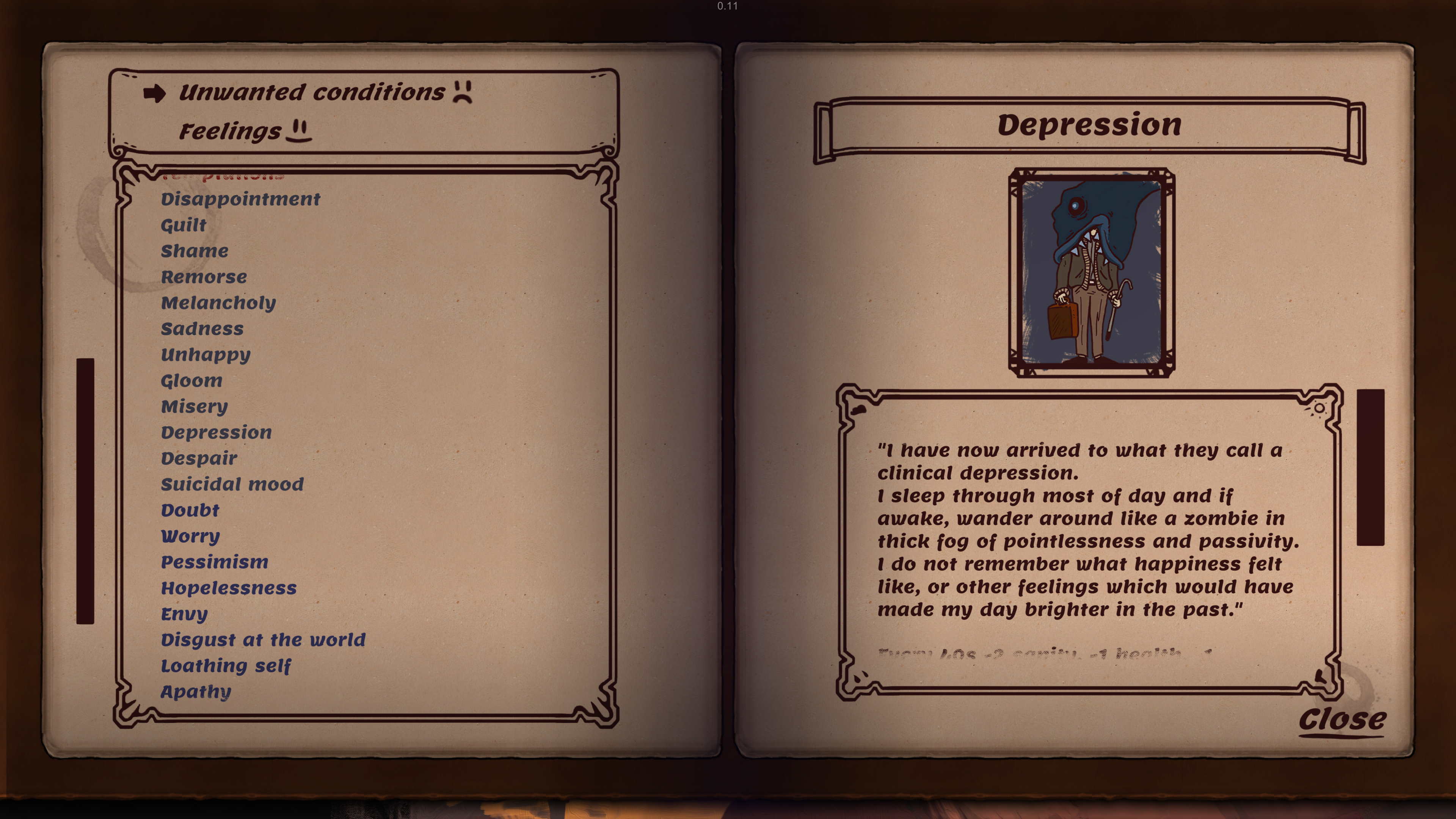1456x819 pixels.
Task: Select Guilt from the feelings list
Action: coord(183,224)
